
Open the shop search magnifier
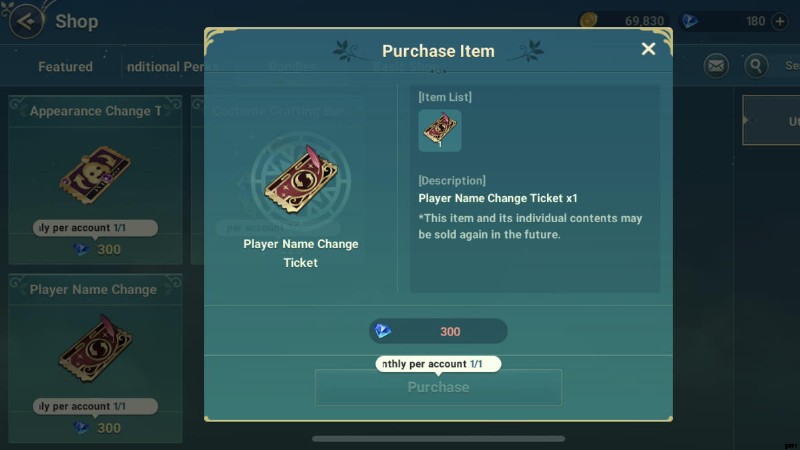pos(756,66)
